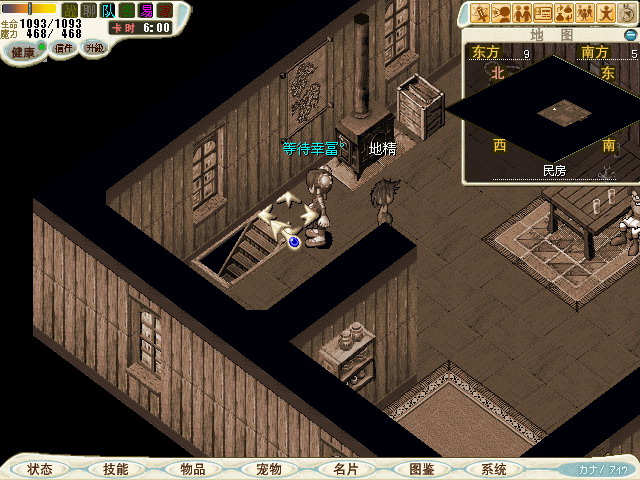
Task: Click the 健康 health button
Action: [x=23, y=49]
